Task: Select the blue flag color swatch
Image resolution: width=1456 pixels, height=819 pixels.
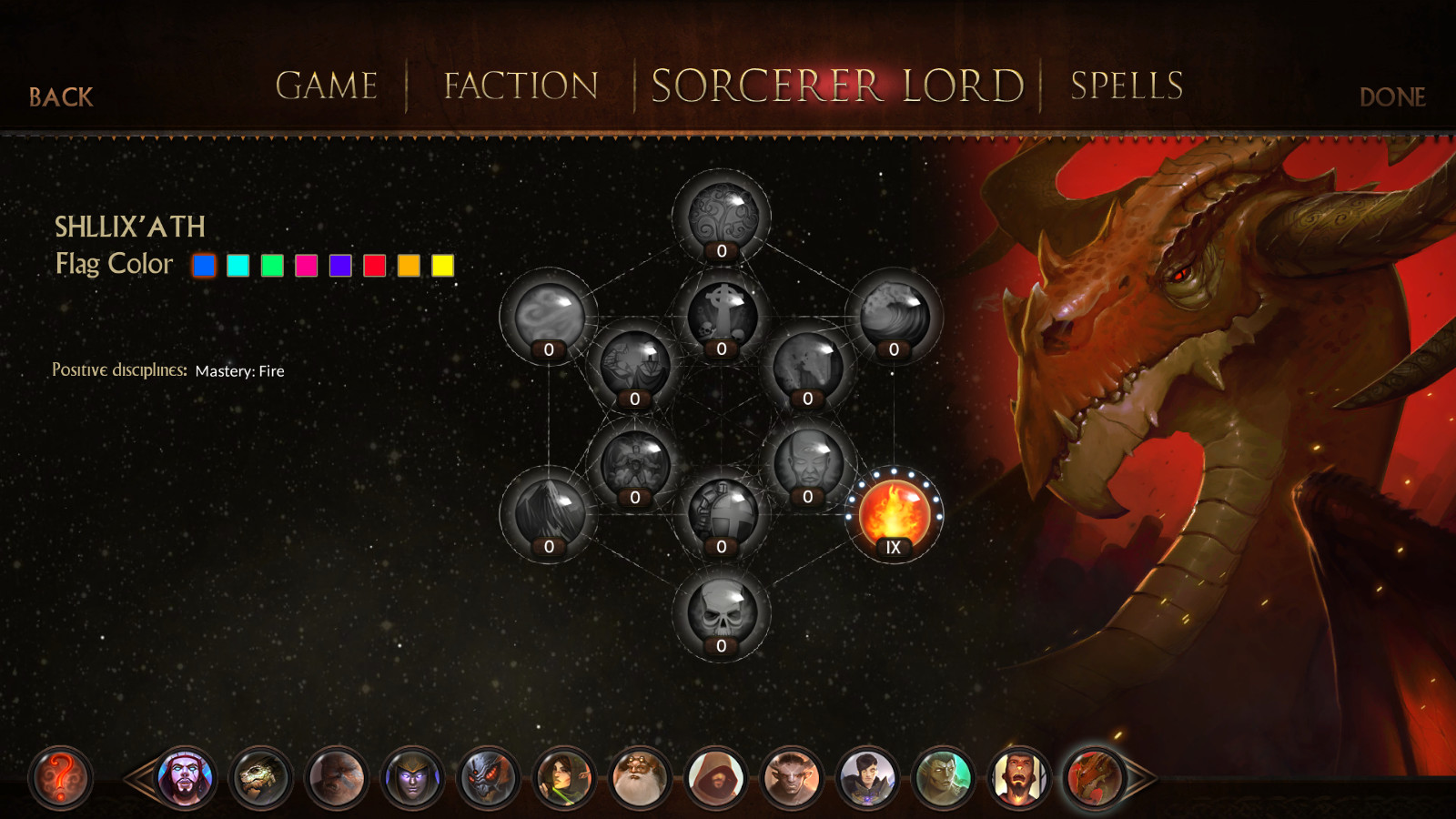Action: [204, 266]
